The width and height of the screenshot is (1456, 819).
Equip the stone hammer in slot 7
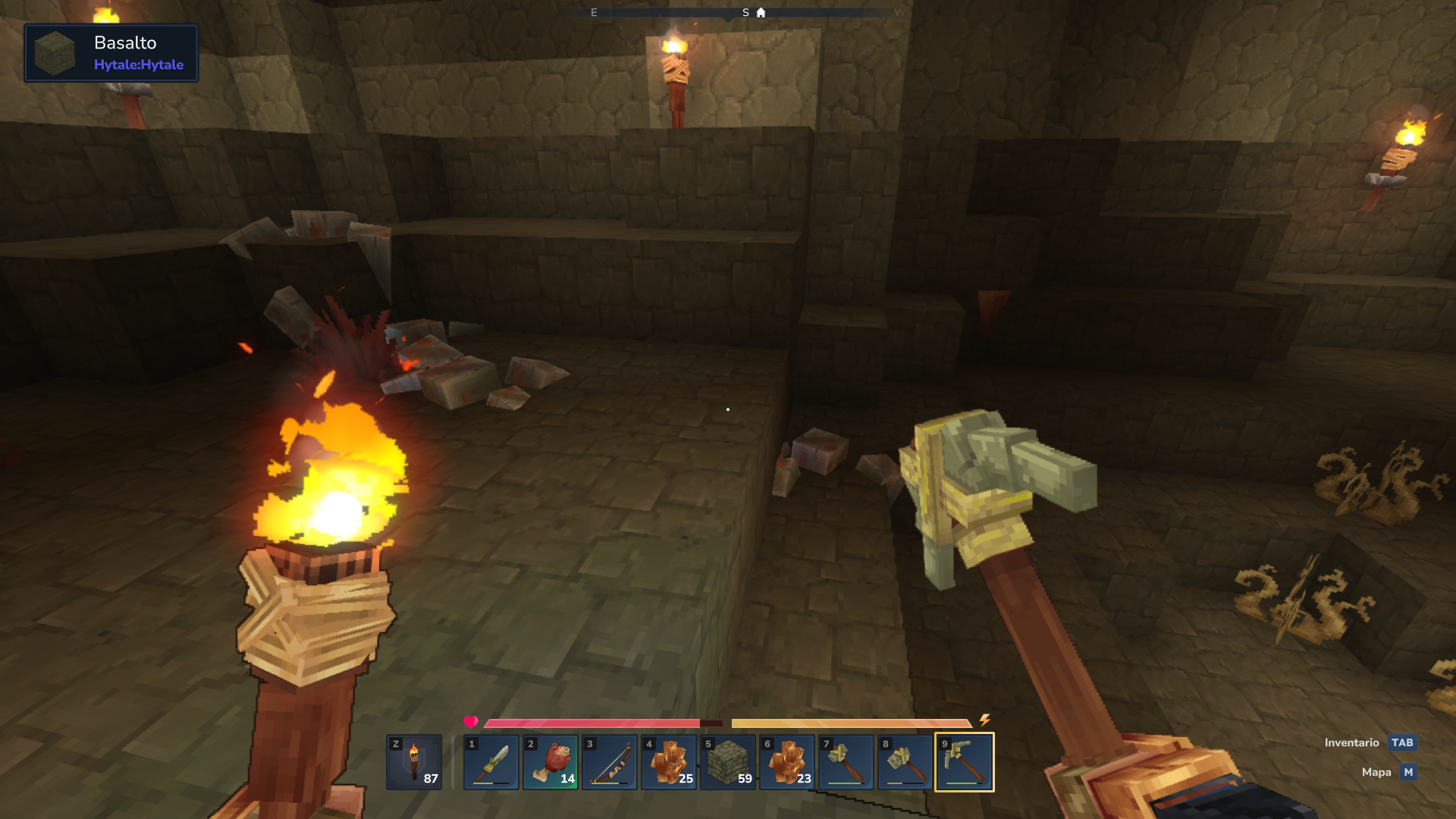coord(846,762)
